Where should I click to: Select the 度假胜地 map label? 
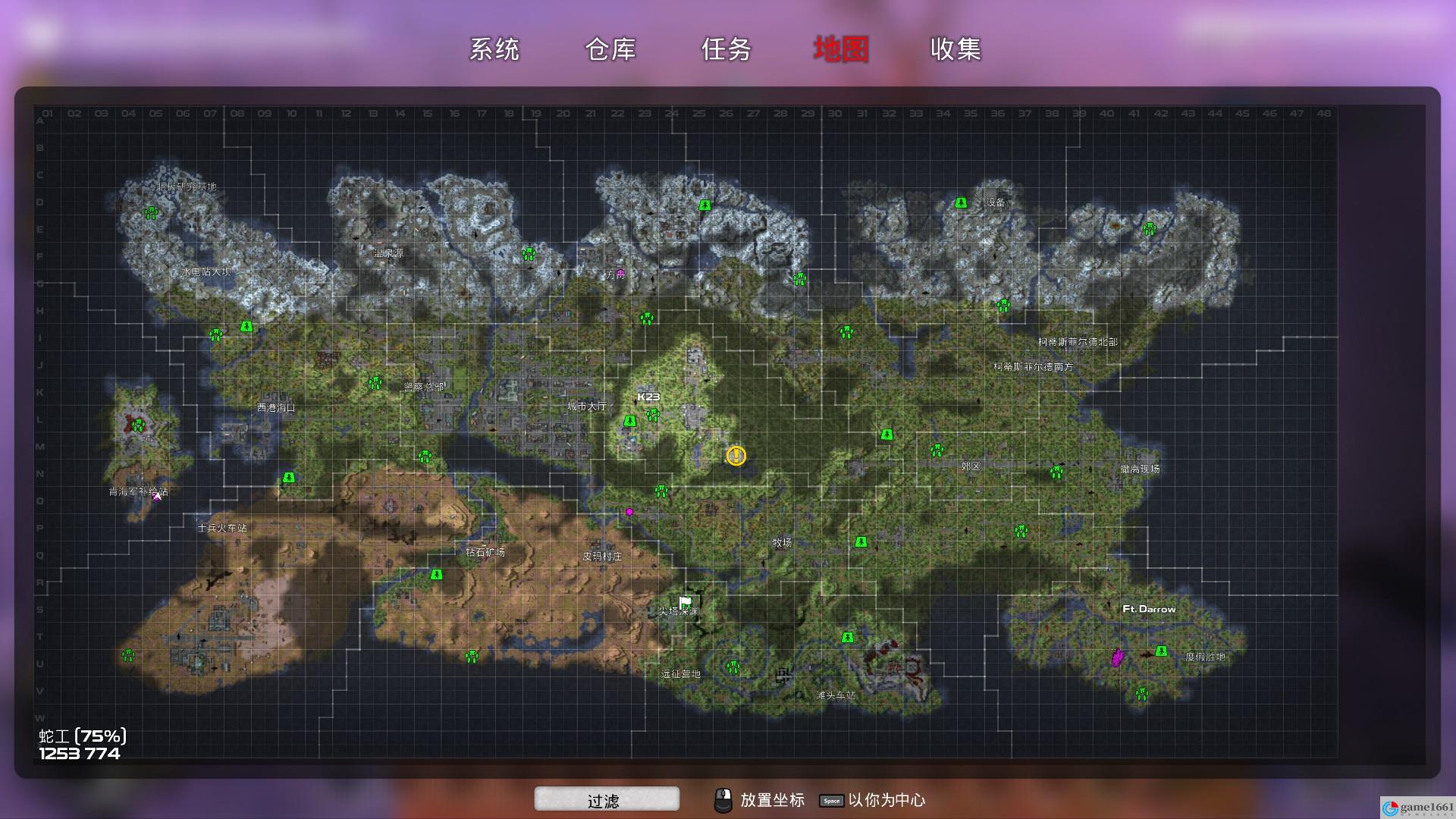[x=1205, y=657]
